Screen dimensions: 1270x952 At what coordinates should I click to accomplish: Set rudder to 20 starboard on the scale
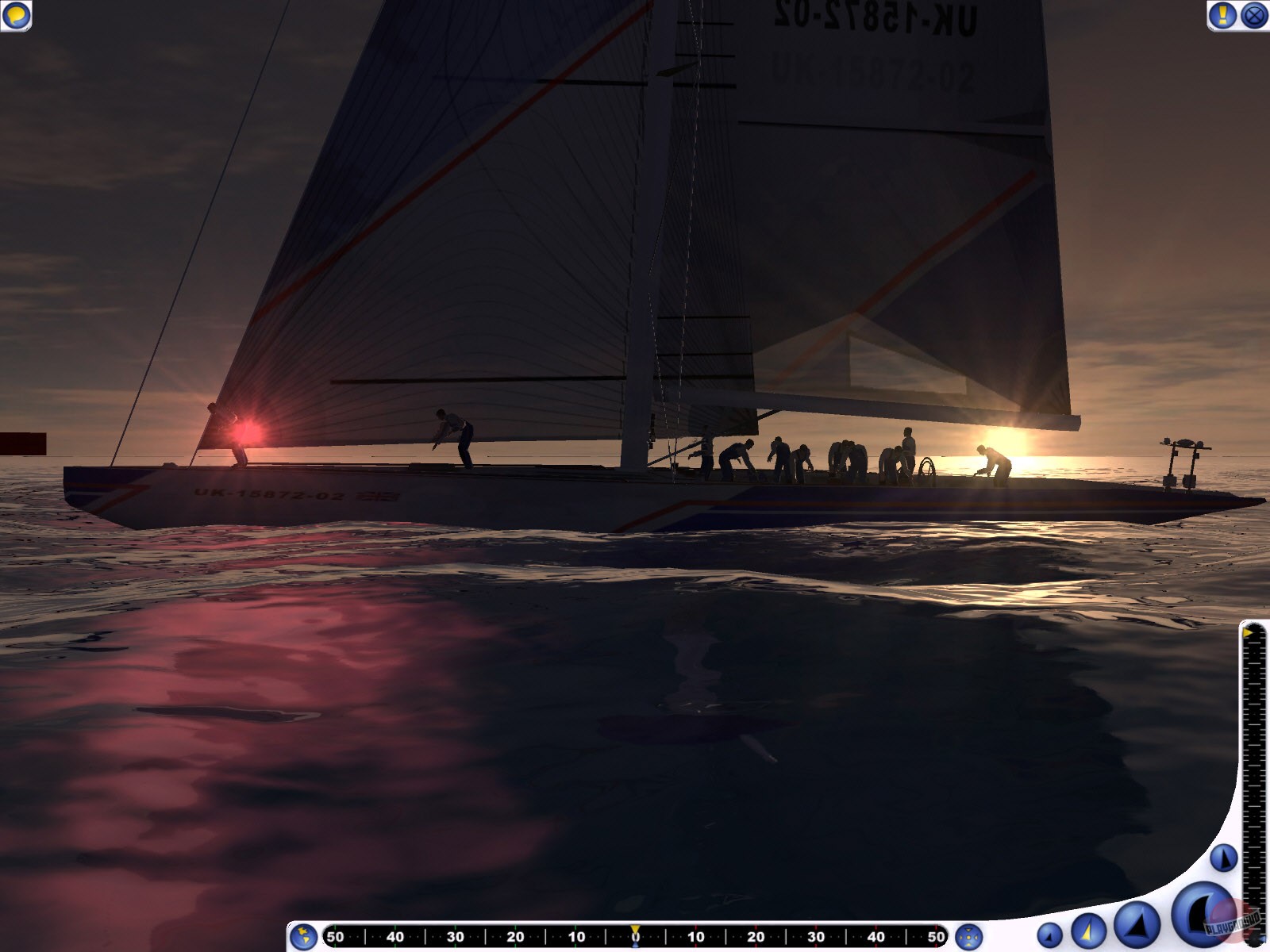tap(756, 937)
